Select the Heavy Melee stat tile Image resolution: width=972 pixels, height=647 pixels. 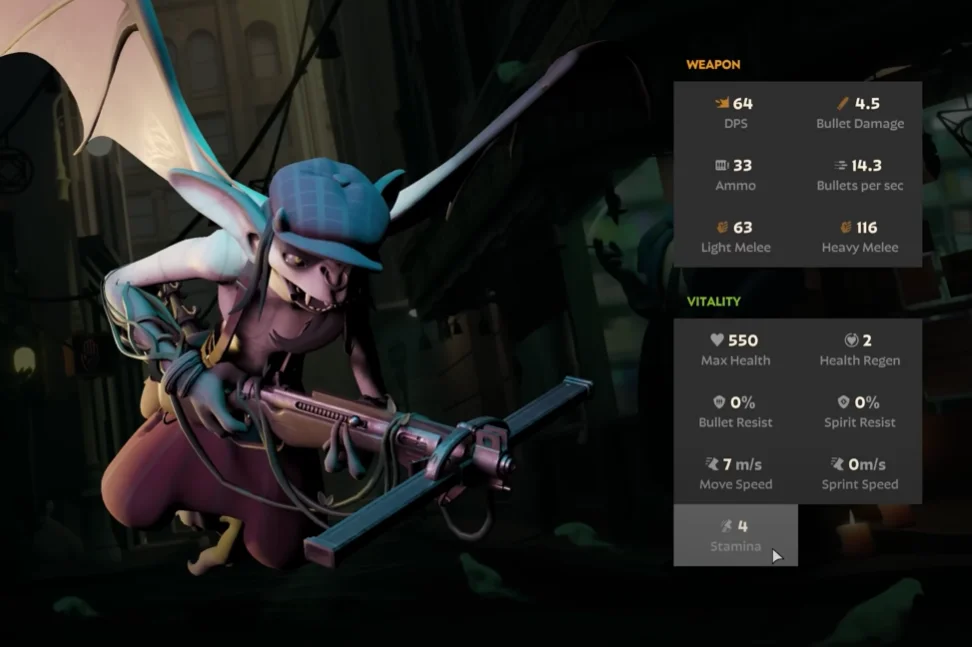860,237
